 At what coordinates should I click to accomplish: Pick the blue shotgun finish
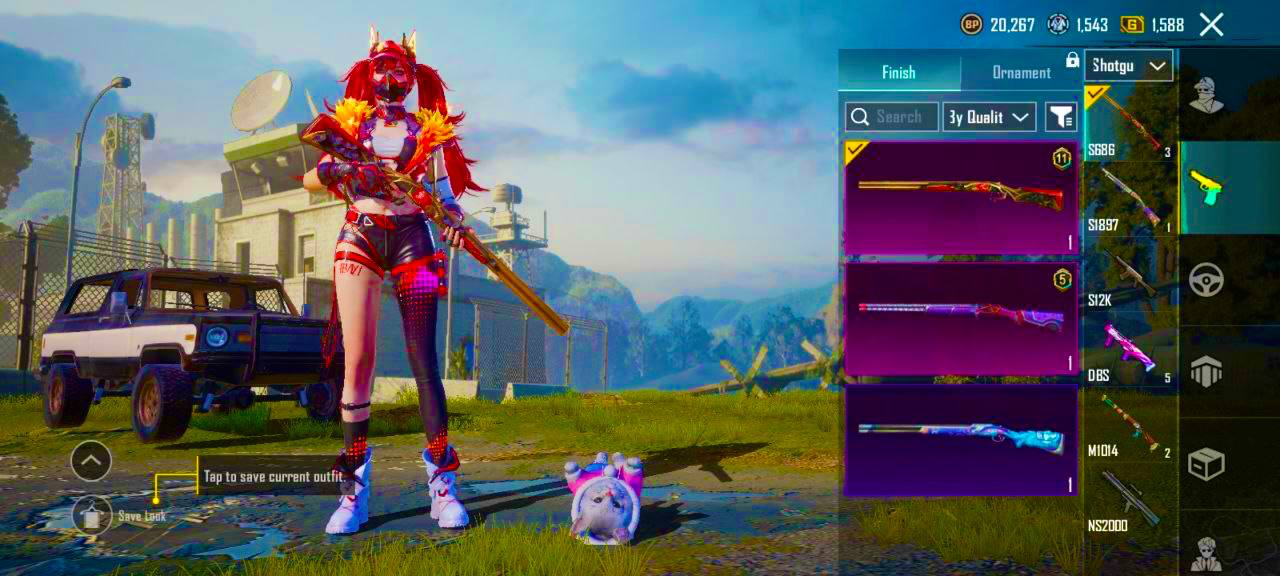point(960,440)
